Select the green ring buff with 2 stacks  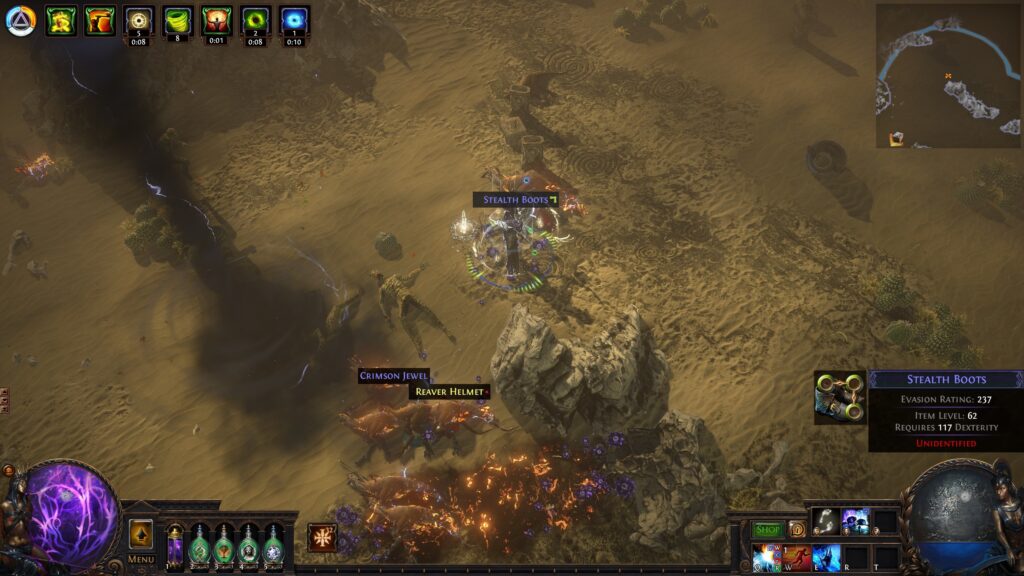[x=255, y=19]
